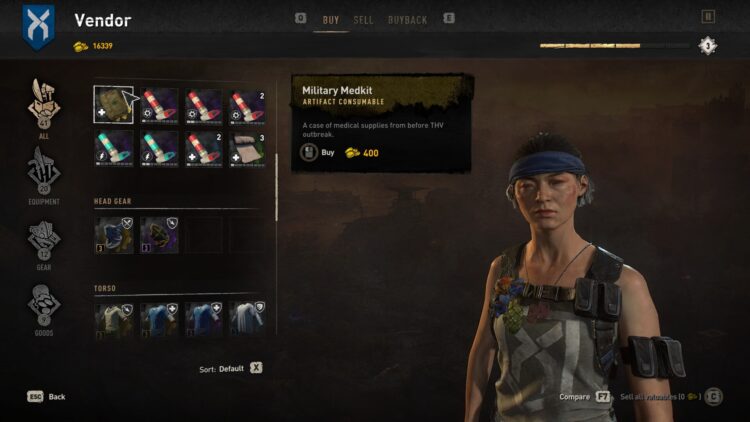Select the Military Medkit slot
Viewport: 750px width, 422px height.
click(x=113, y=105)
